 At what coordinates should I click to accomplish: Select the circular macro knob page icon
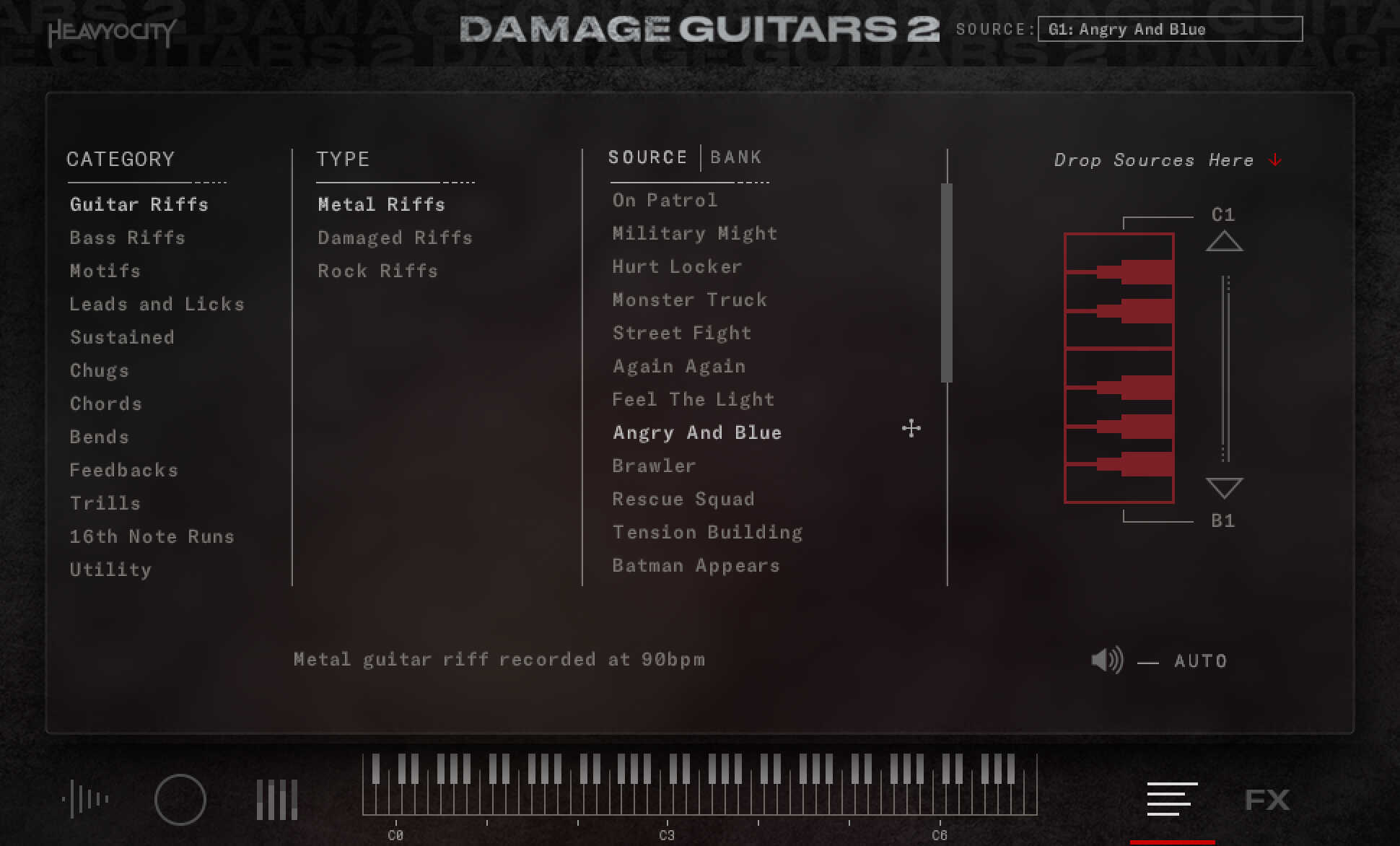pos(181,799)
